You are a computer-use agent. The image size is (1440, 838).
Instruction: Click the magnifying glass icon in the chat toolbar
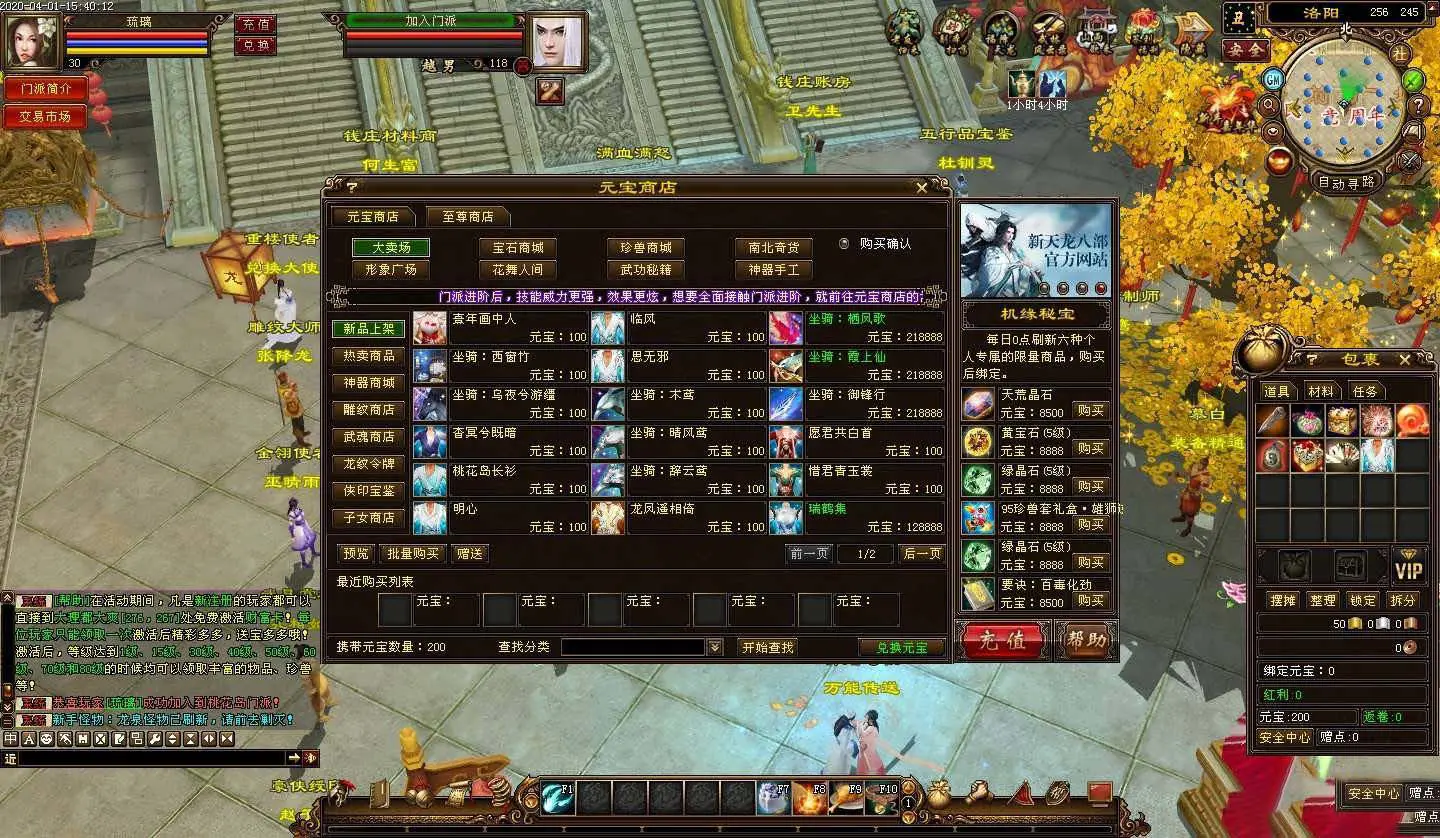(154, 738)
